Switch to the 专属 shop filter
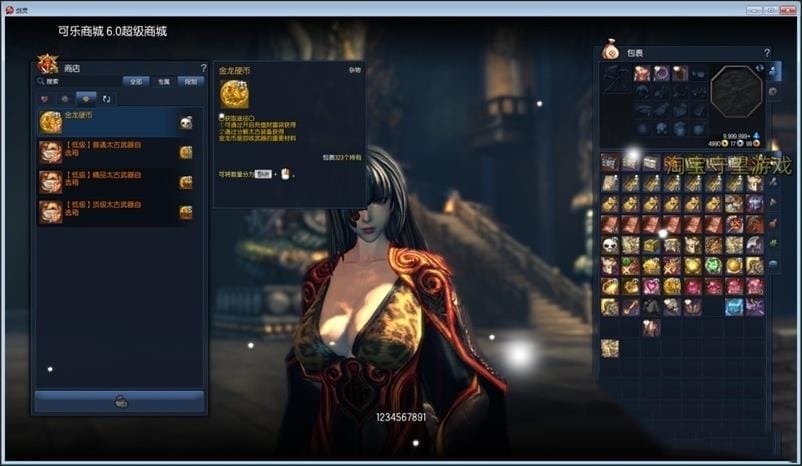802x466 pixels. (164, 81)
